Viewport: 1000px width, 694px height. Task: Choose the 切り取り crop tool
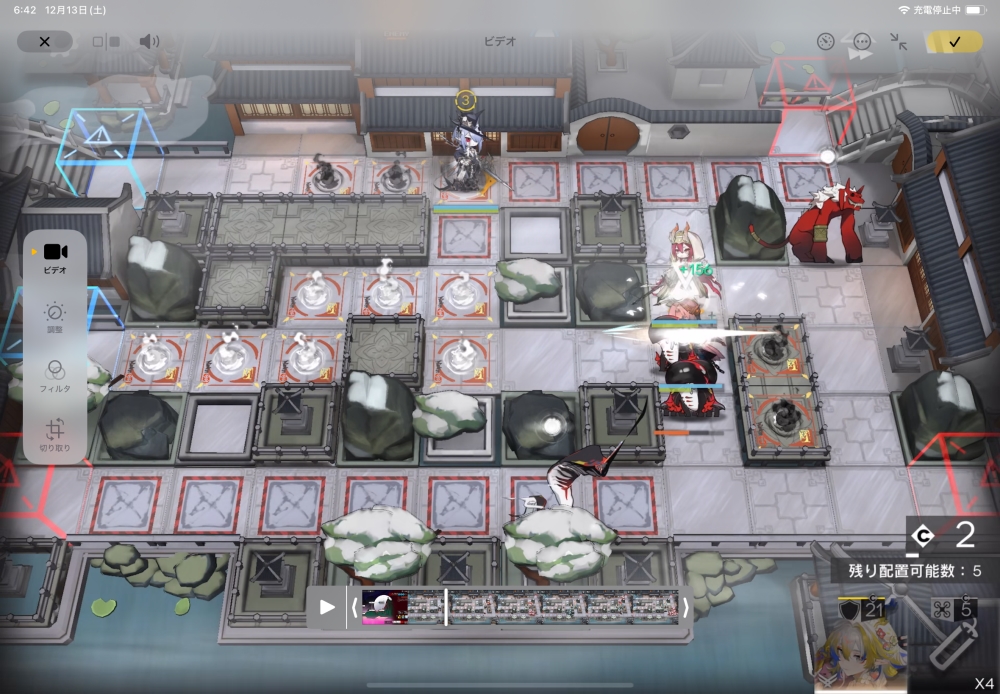(55, 435)
